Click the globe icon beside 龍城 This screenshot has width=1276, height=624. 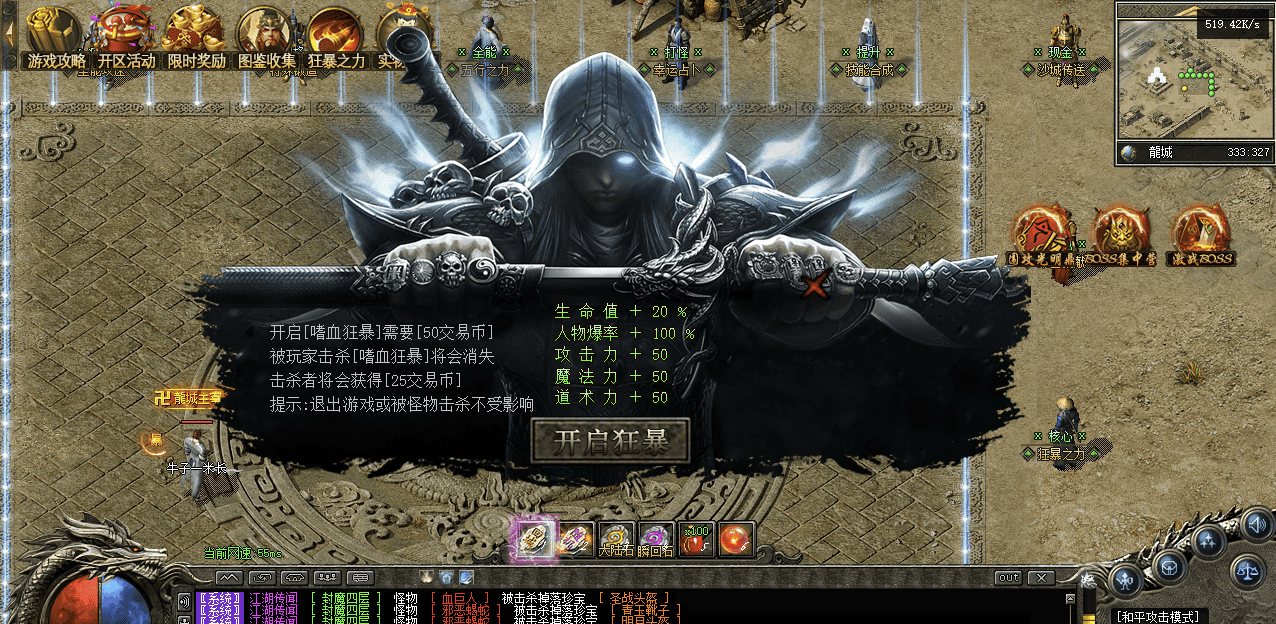tap(1130, 153)
